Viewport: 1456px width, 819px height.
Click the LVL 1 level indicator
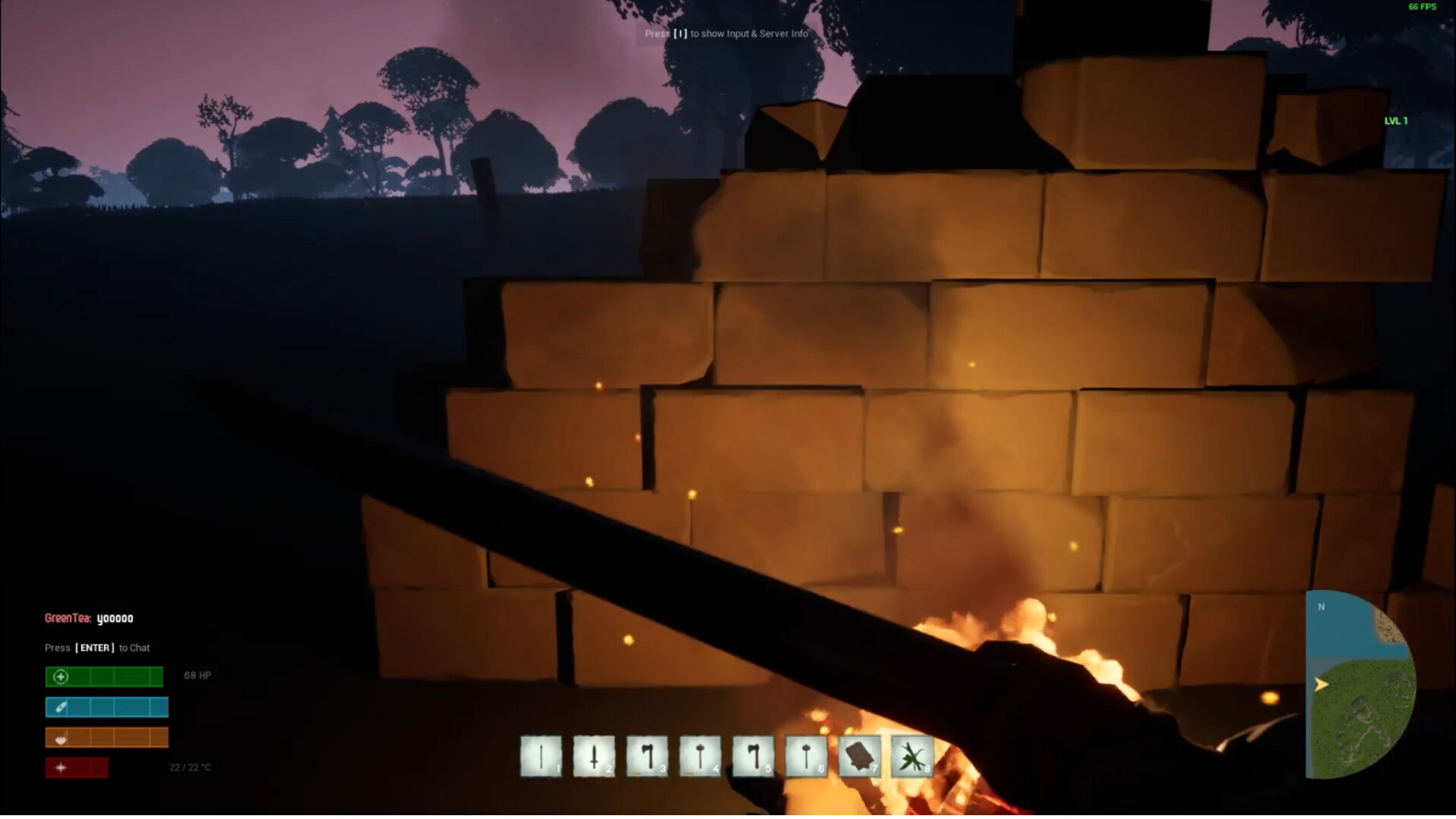[1395, 120]
